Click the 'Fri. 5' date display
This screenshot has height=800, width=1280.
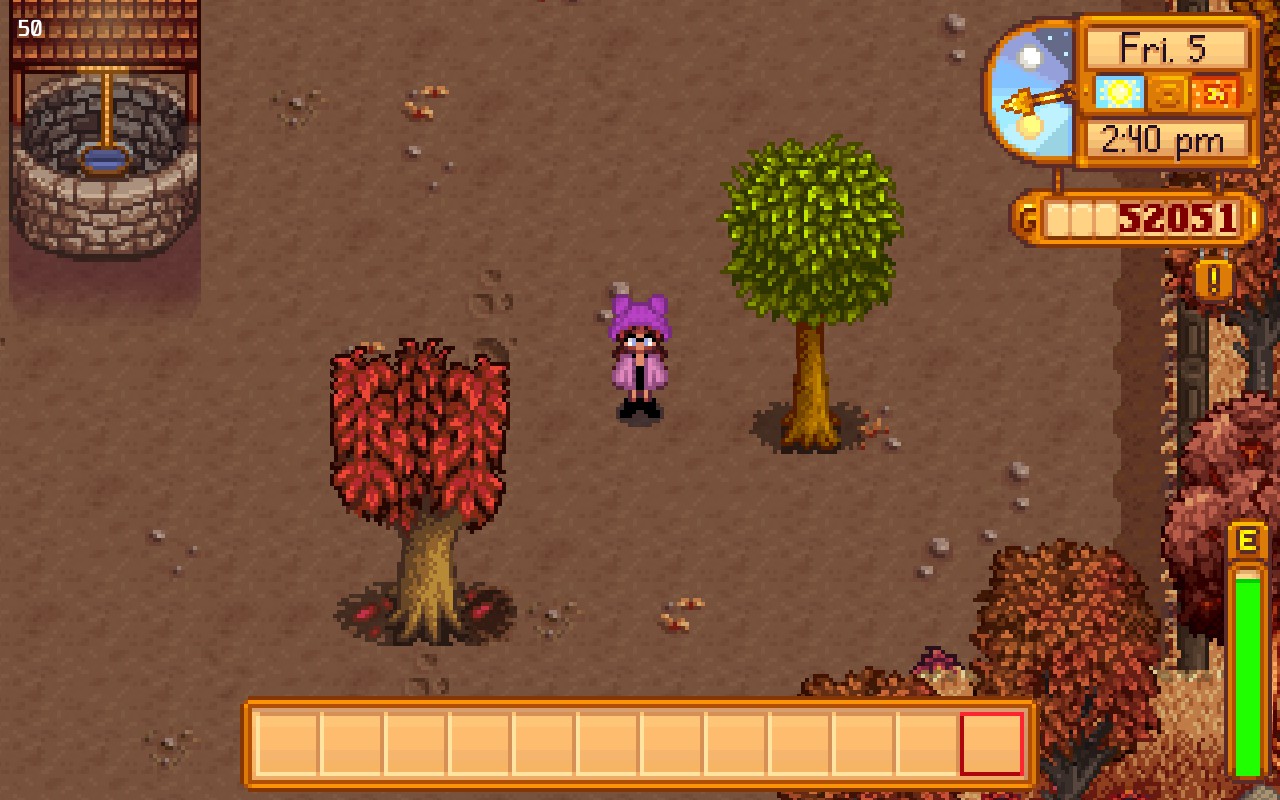(1165, 46)
